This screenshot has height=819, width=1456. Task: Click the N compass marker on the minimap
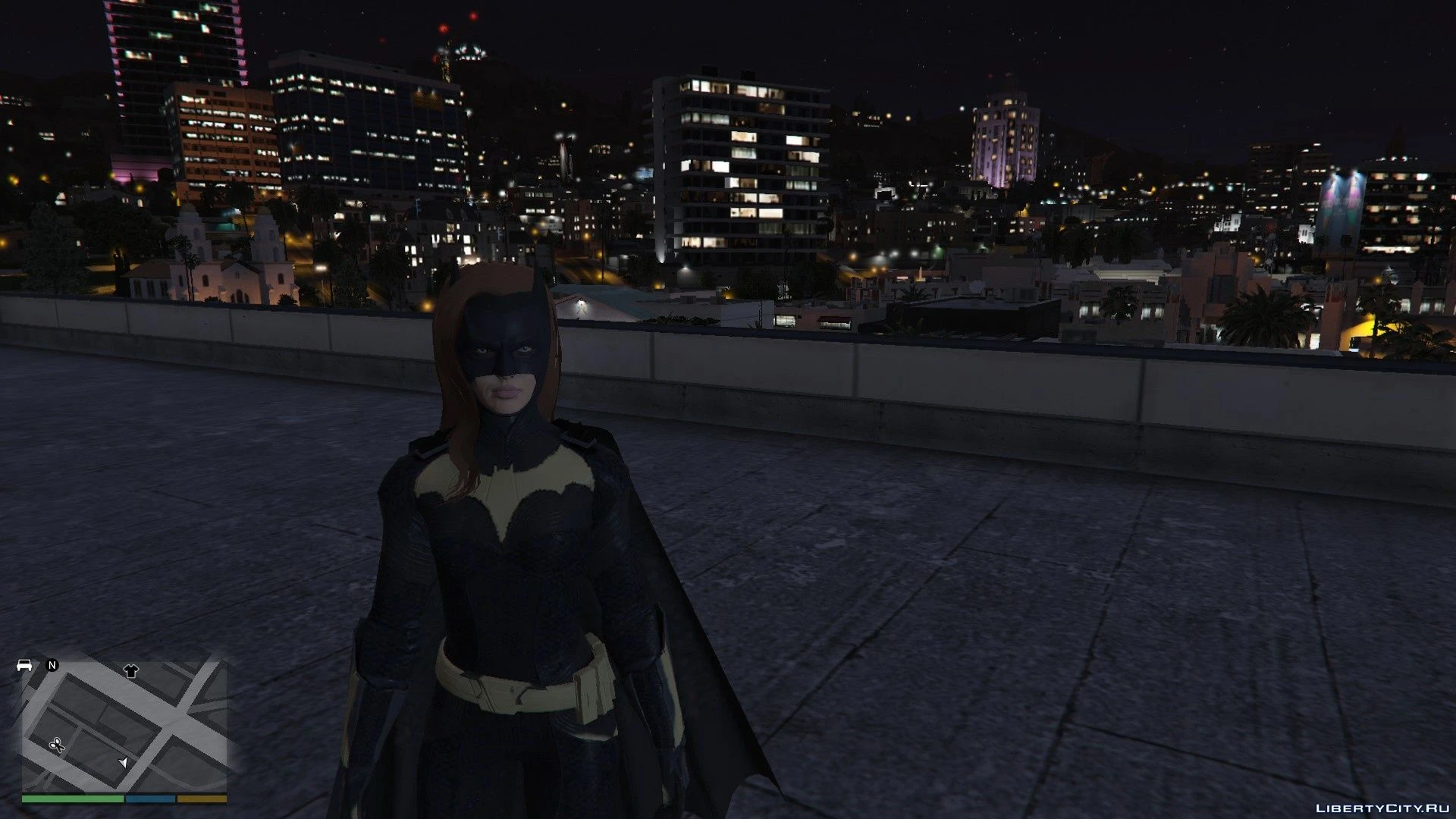[x=52, y=666]
